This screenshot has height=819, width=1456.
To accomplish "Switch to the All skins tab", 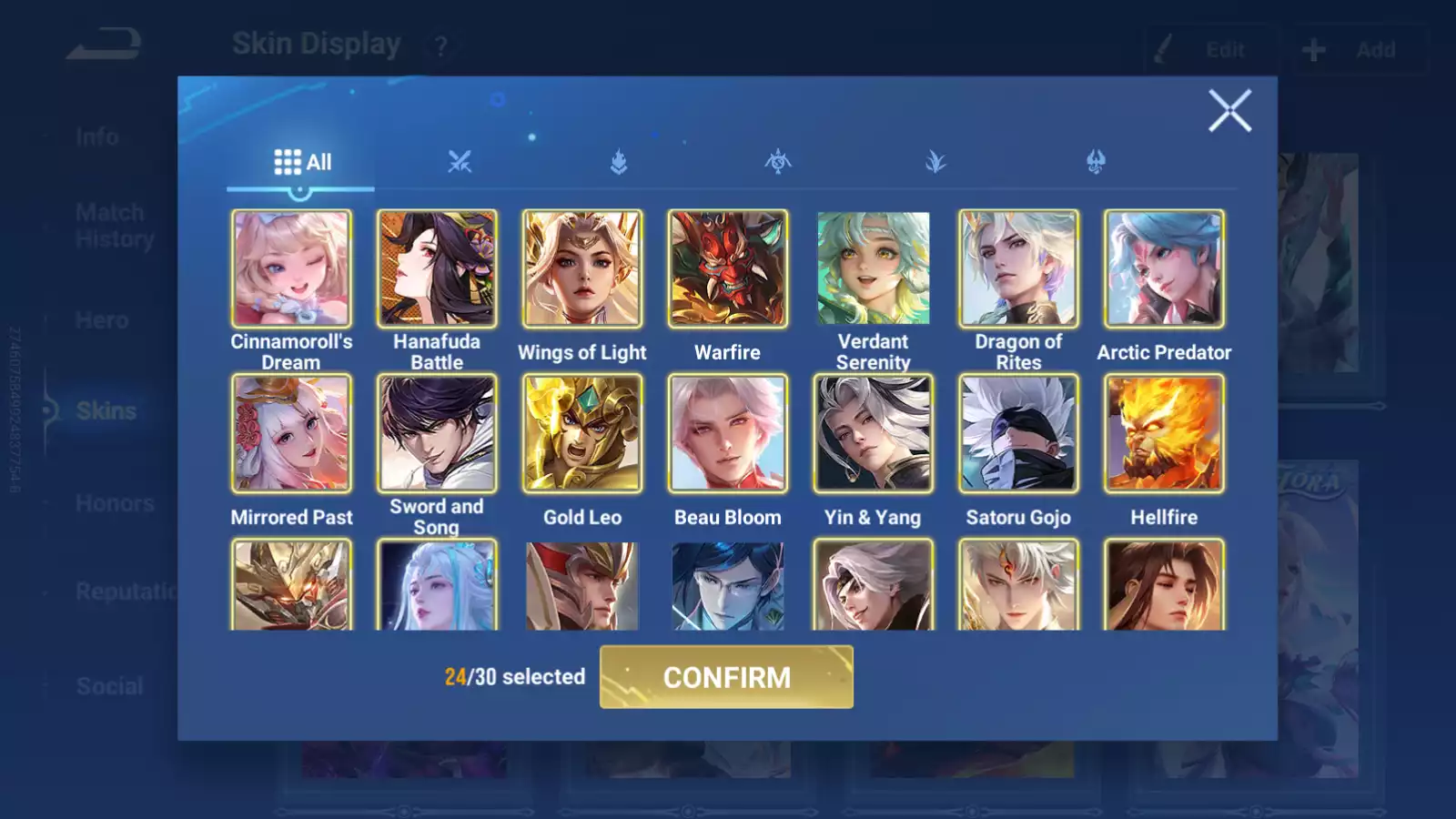I will coord(301,162).
